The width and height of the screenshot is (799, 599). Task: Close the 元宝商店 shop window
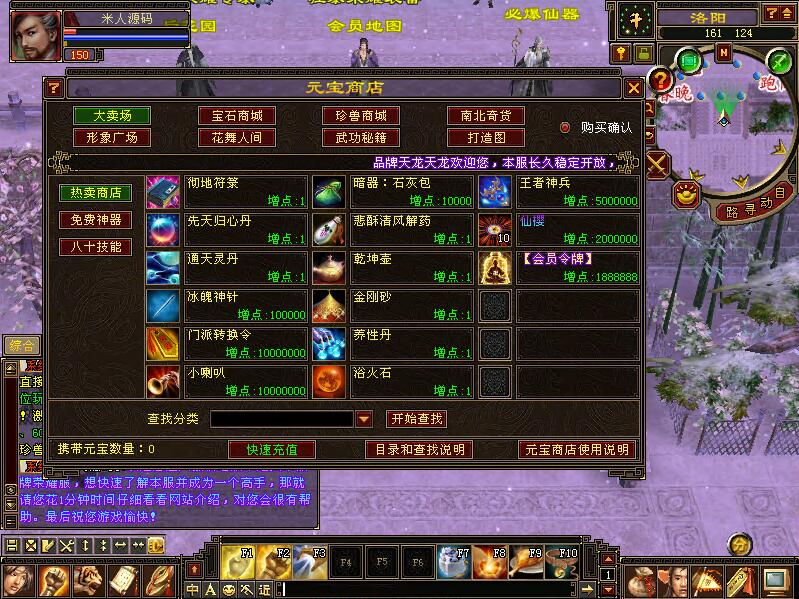click(x=633, y=88)
